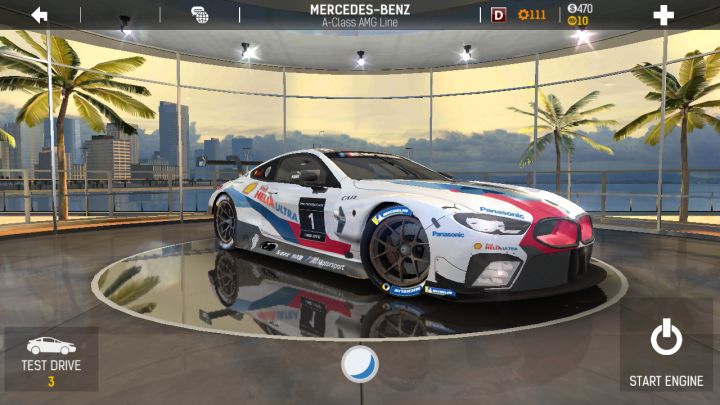Click the Mercedes-Benz A-Class car title
The width and height of the screenshot is (720, 405).
(x=360, y=15)
